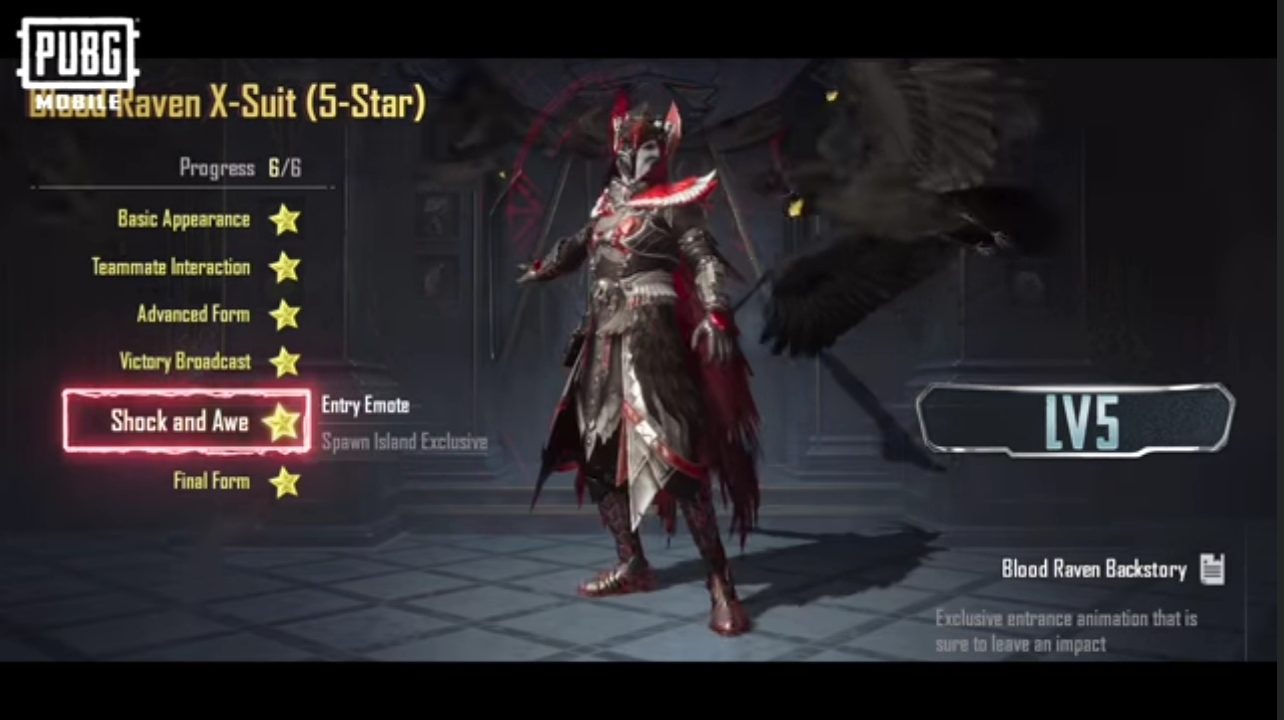Click the star beside Basic Appearance

point(286,220)
